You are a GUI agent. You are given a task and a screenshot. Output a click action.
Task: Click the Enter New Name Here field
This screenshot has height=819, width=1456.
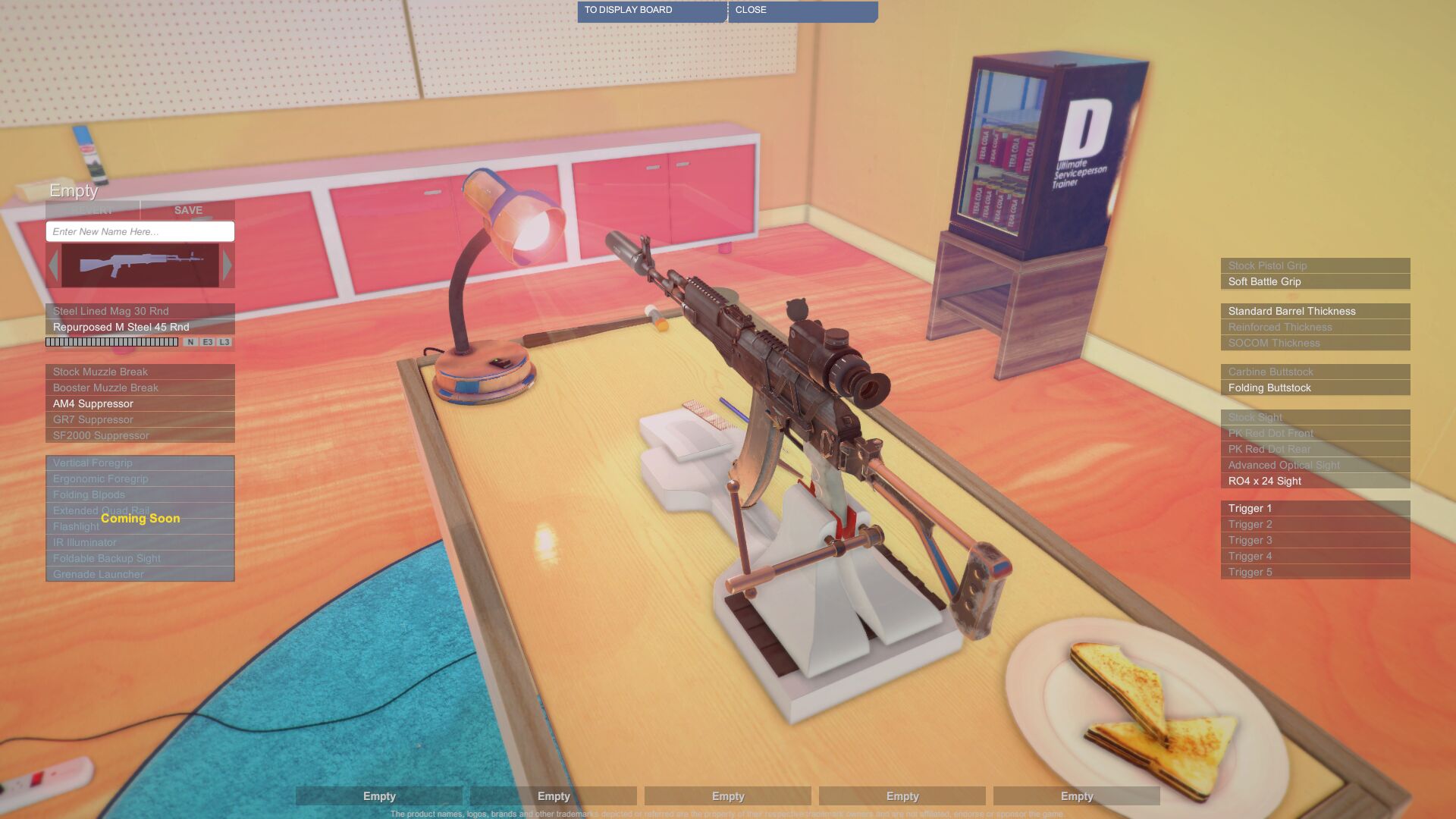click(x=140, y=231)
